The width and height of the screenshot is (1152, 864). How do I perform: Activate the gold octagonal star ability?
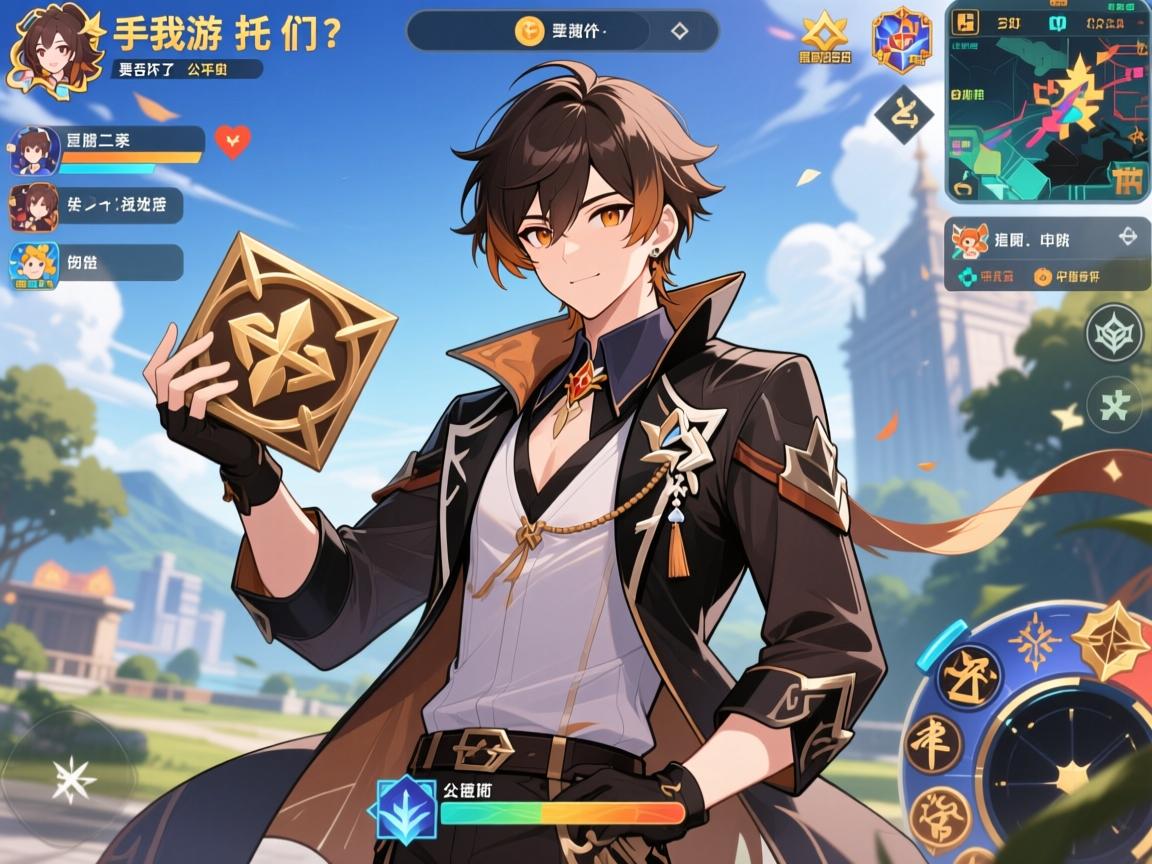1111,641
